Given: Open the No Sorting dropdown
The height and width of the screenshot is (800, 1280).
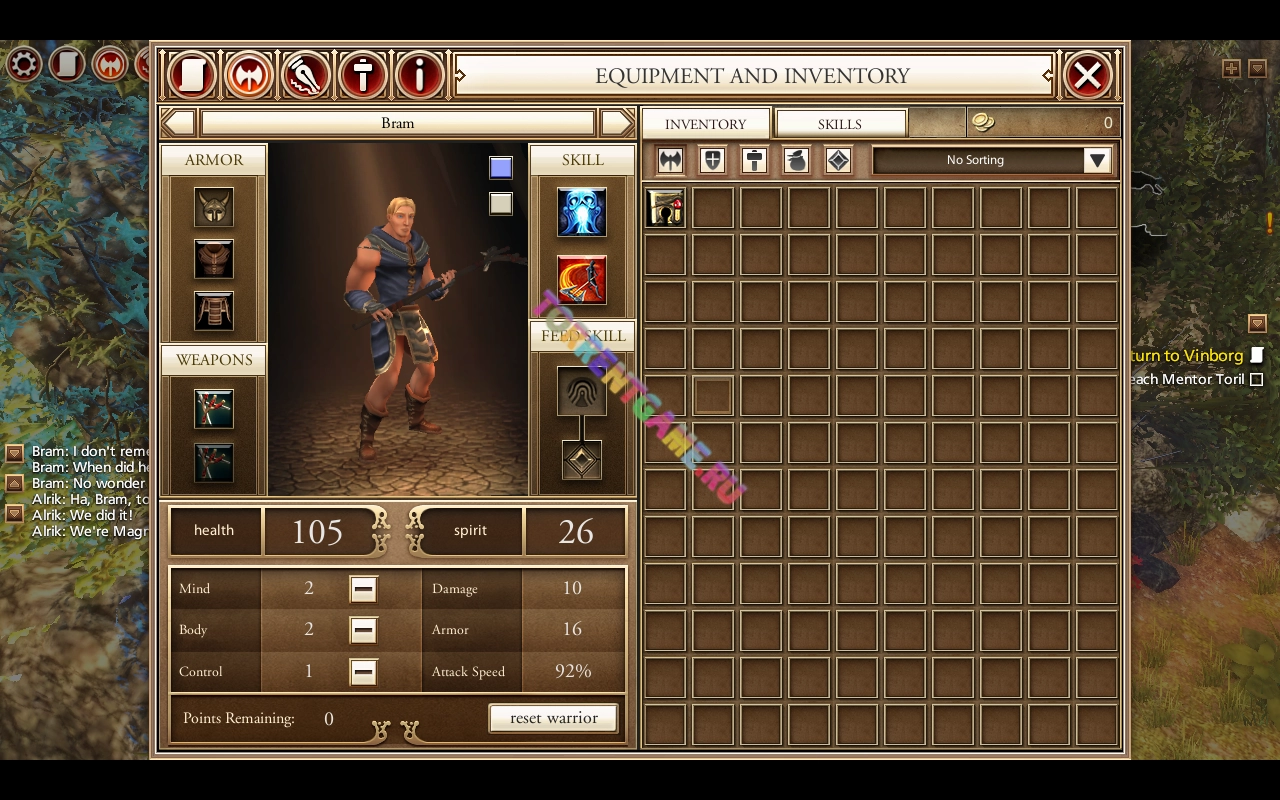Looking at the screenshot, I should point(1097,160).
